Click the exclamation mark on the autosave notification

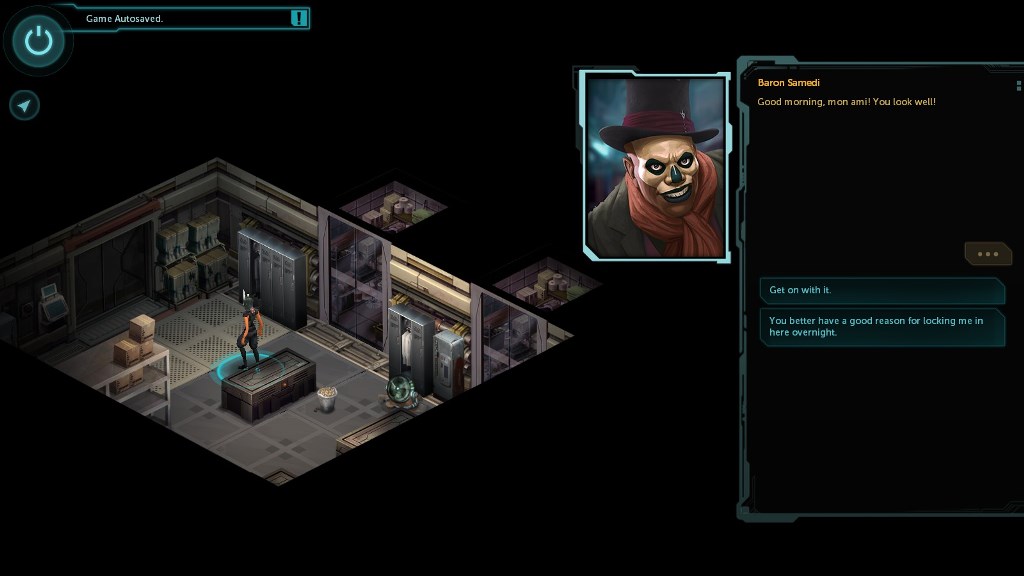tap(299, 18)
